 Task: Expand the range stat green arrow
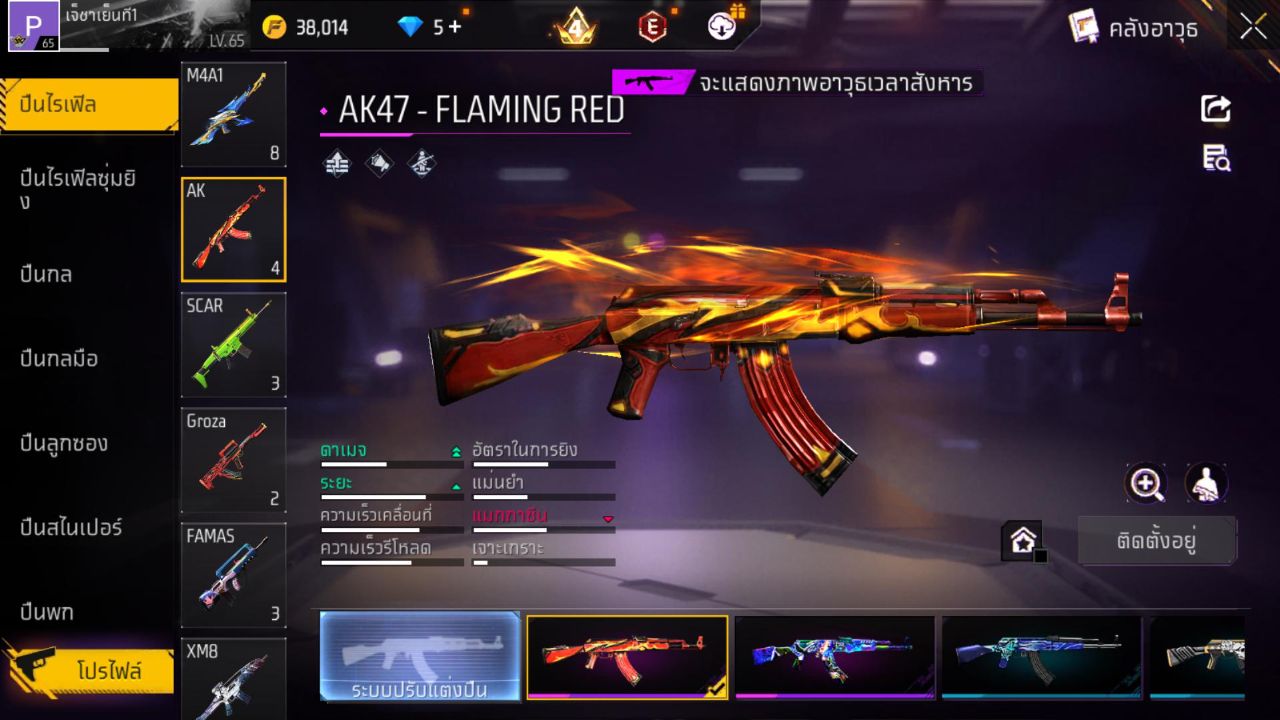pos(456,487)
